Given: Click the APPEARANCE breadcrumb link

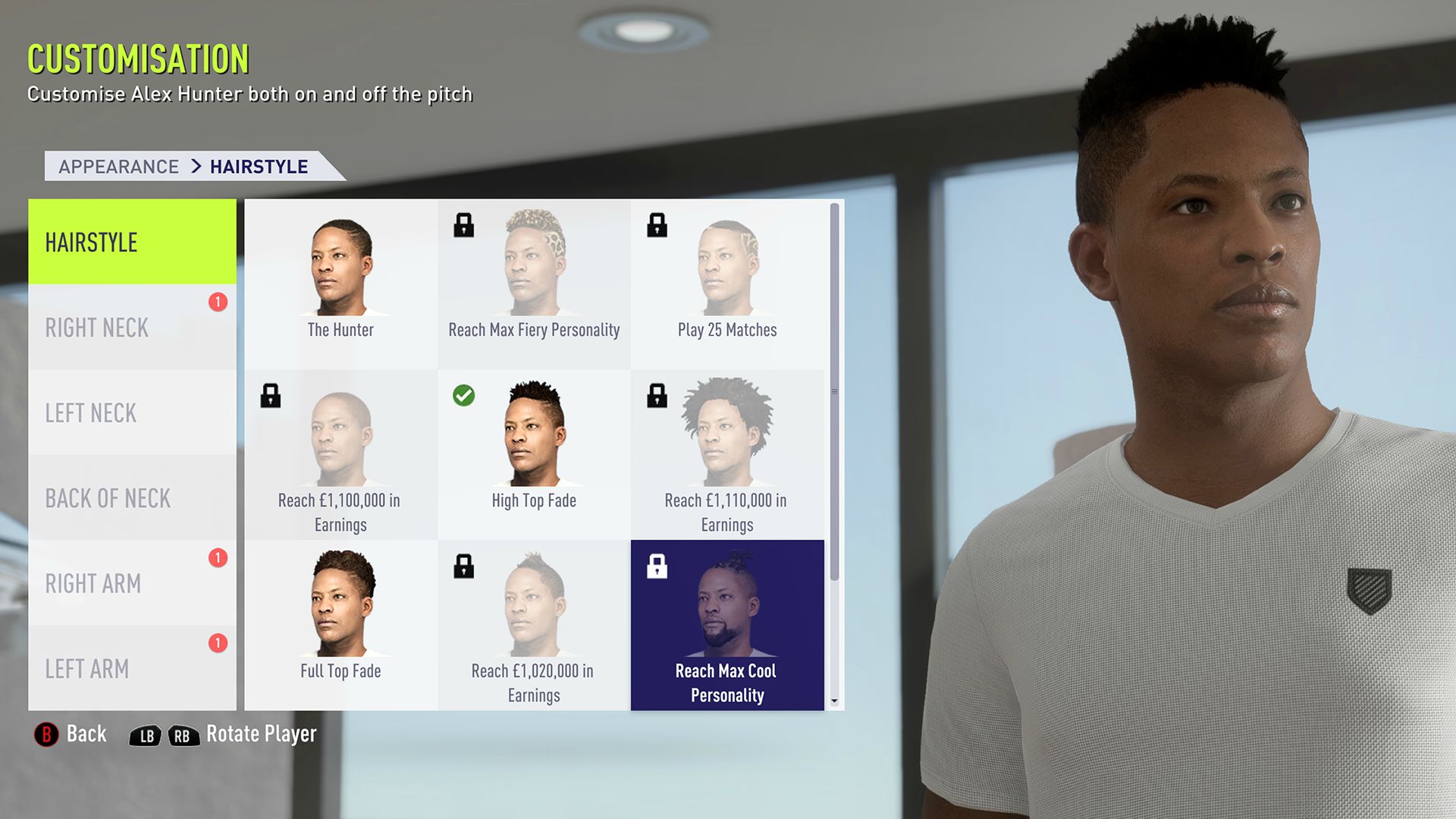Looking at the screenshot, I should coord(117,166).
